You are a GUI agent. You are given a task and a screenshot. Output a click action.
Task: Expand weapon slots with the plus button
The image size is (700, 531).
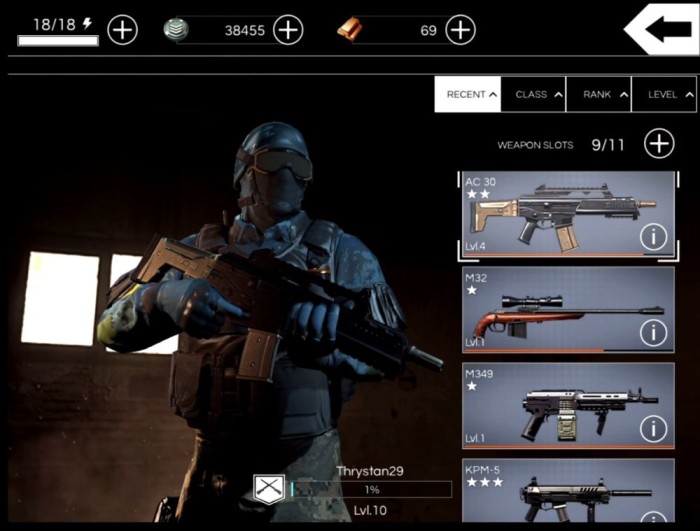click(x=659, y=144)
